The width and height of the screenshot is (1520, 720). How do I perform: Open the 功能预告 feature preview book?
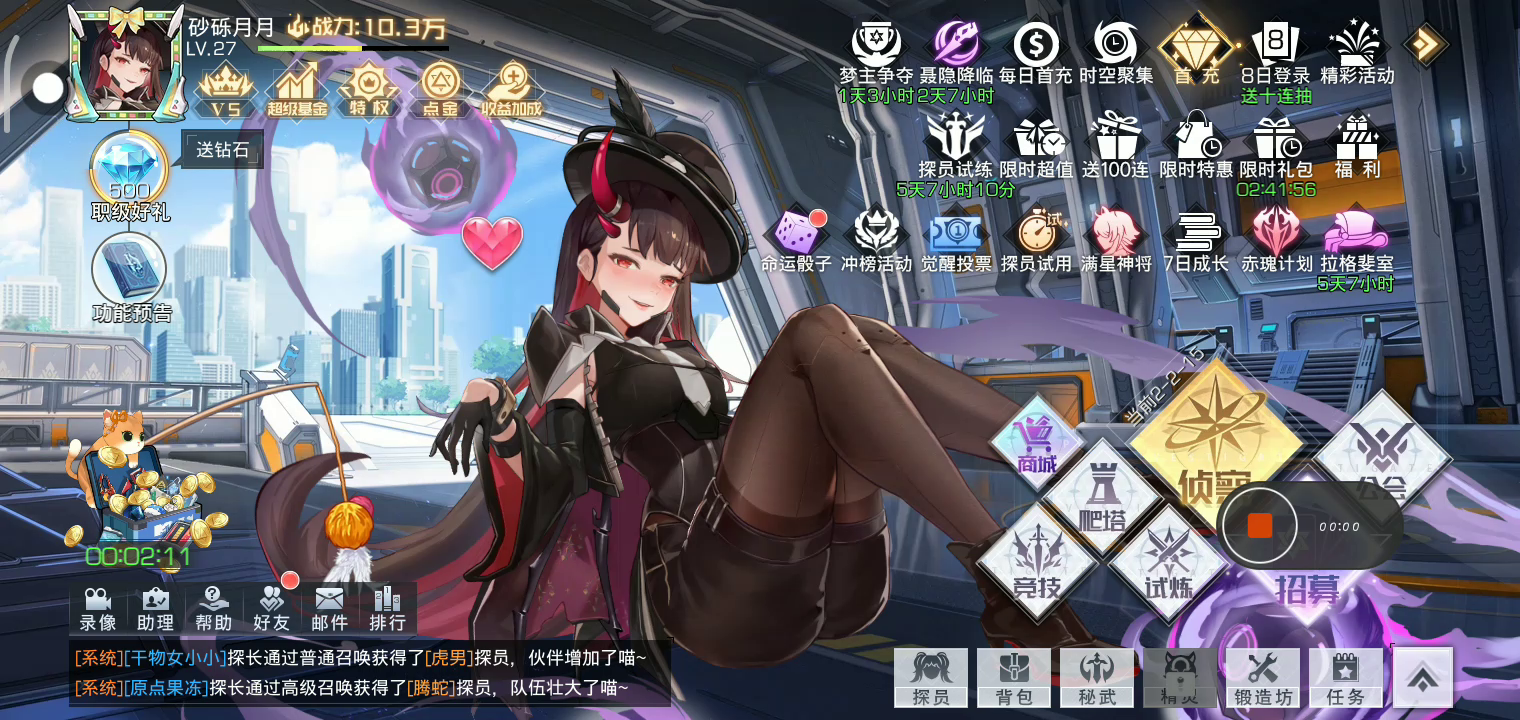[x=130, y=270]
